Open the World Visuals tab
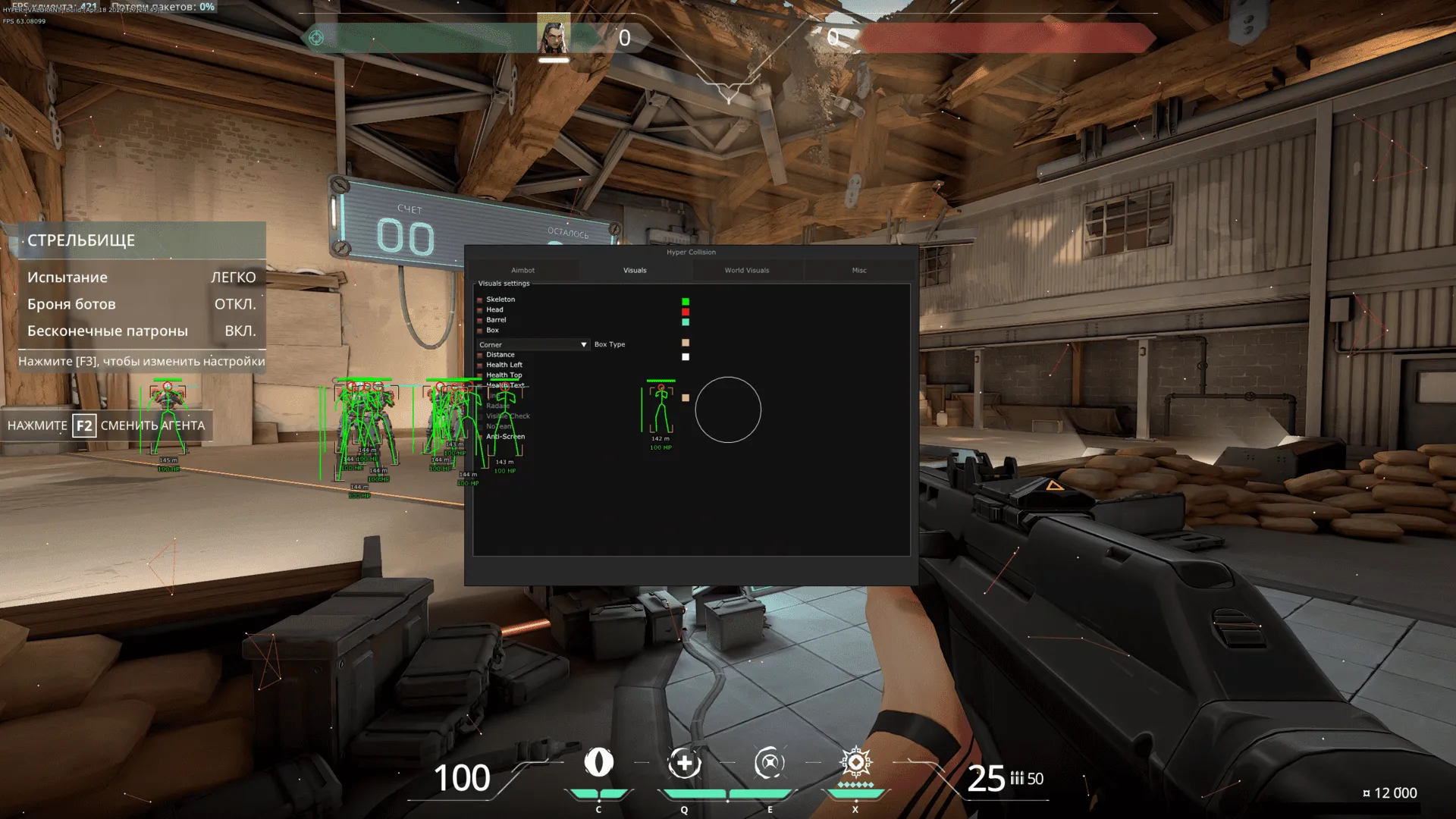The height and width of the screenshot is (819, 1456). tap(747, 270)
